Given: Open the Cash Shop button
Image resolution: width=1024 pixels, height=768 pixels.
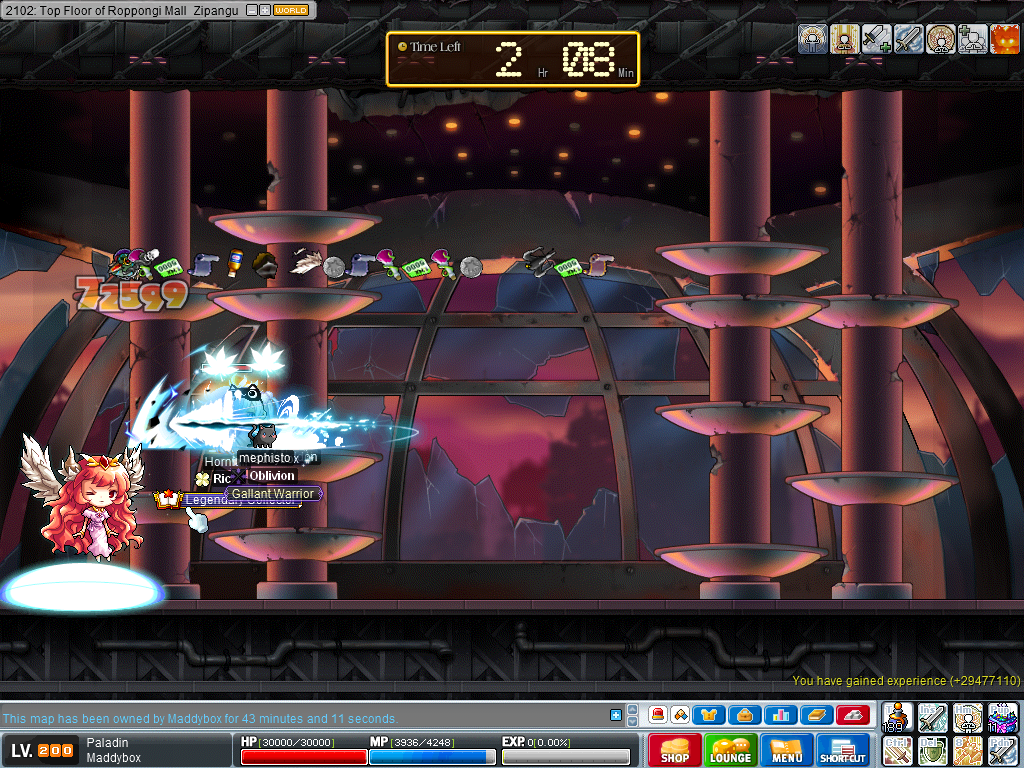Looking at the screenshot, I should tap(675, 750).
